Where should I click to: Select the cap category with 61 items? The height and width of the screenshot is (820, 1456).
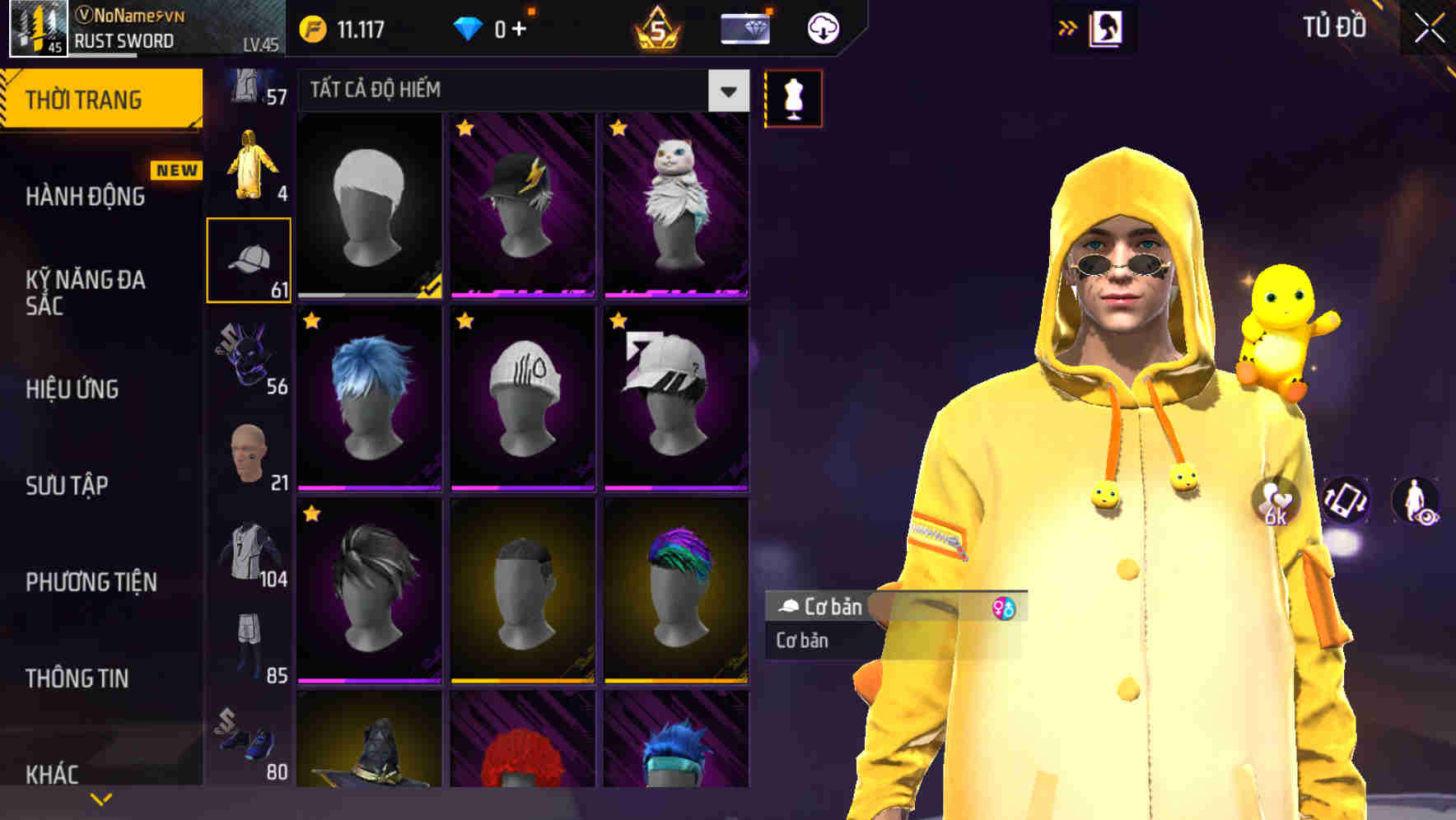tap(249, 259)
